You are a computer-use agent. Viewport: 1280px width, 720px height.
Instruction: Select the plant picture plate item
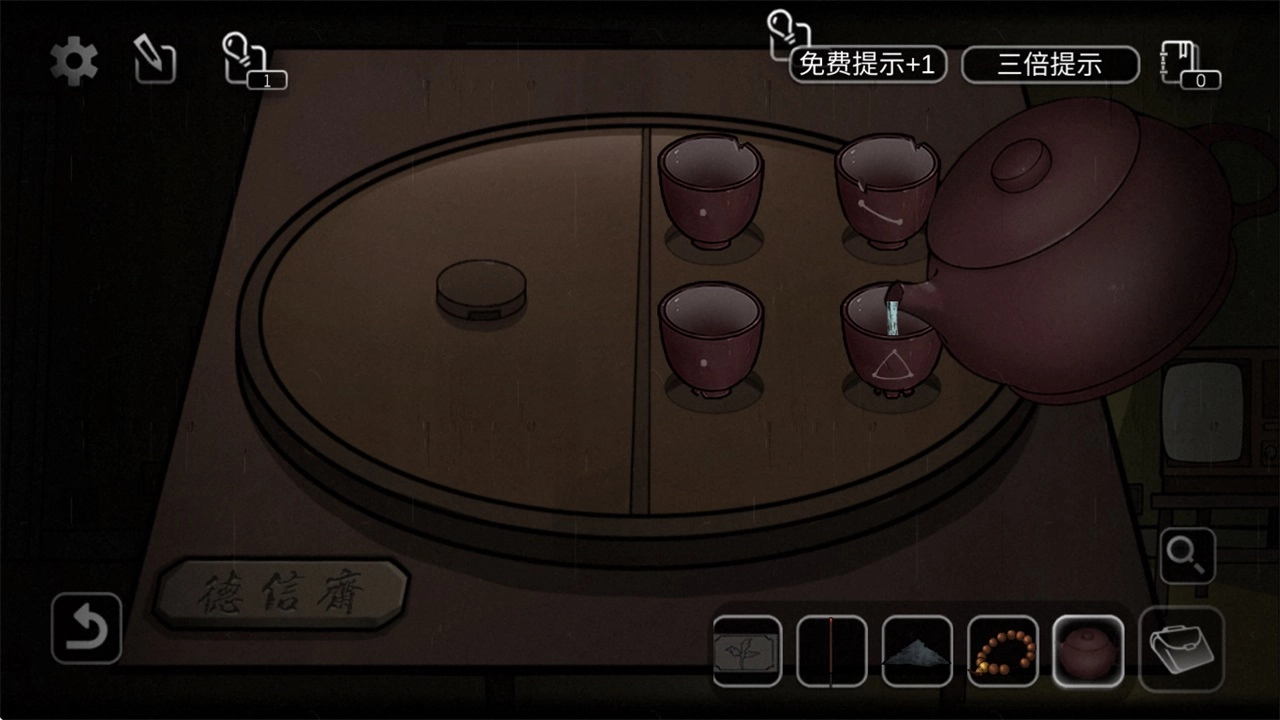[x=747, y=651]
